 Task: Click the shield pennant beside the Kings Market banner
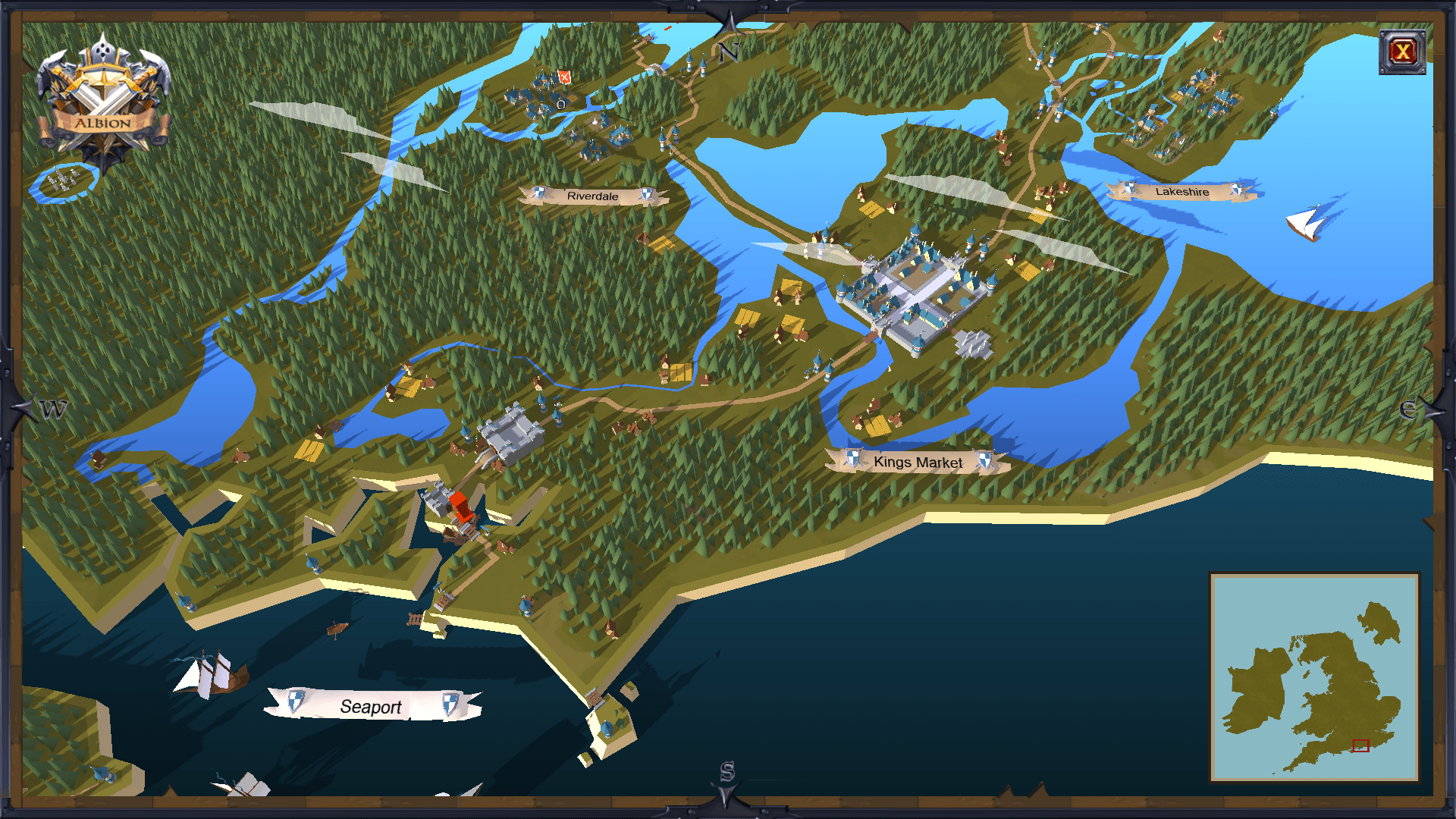pos(852,457)
